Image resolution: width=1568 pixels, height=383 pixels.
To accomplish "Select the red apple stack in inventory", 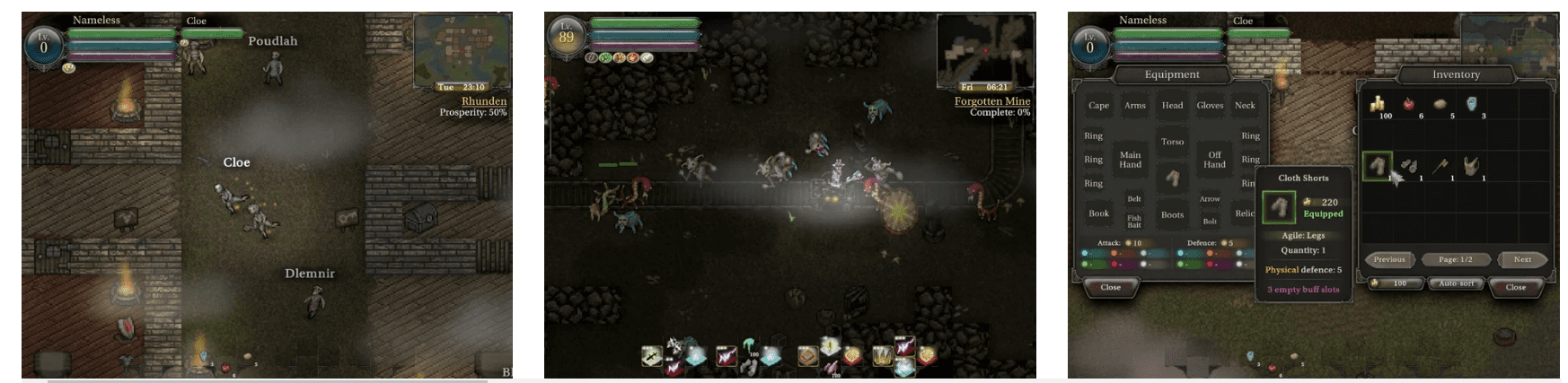I will click(1409, 105).
